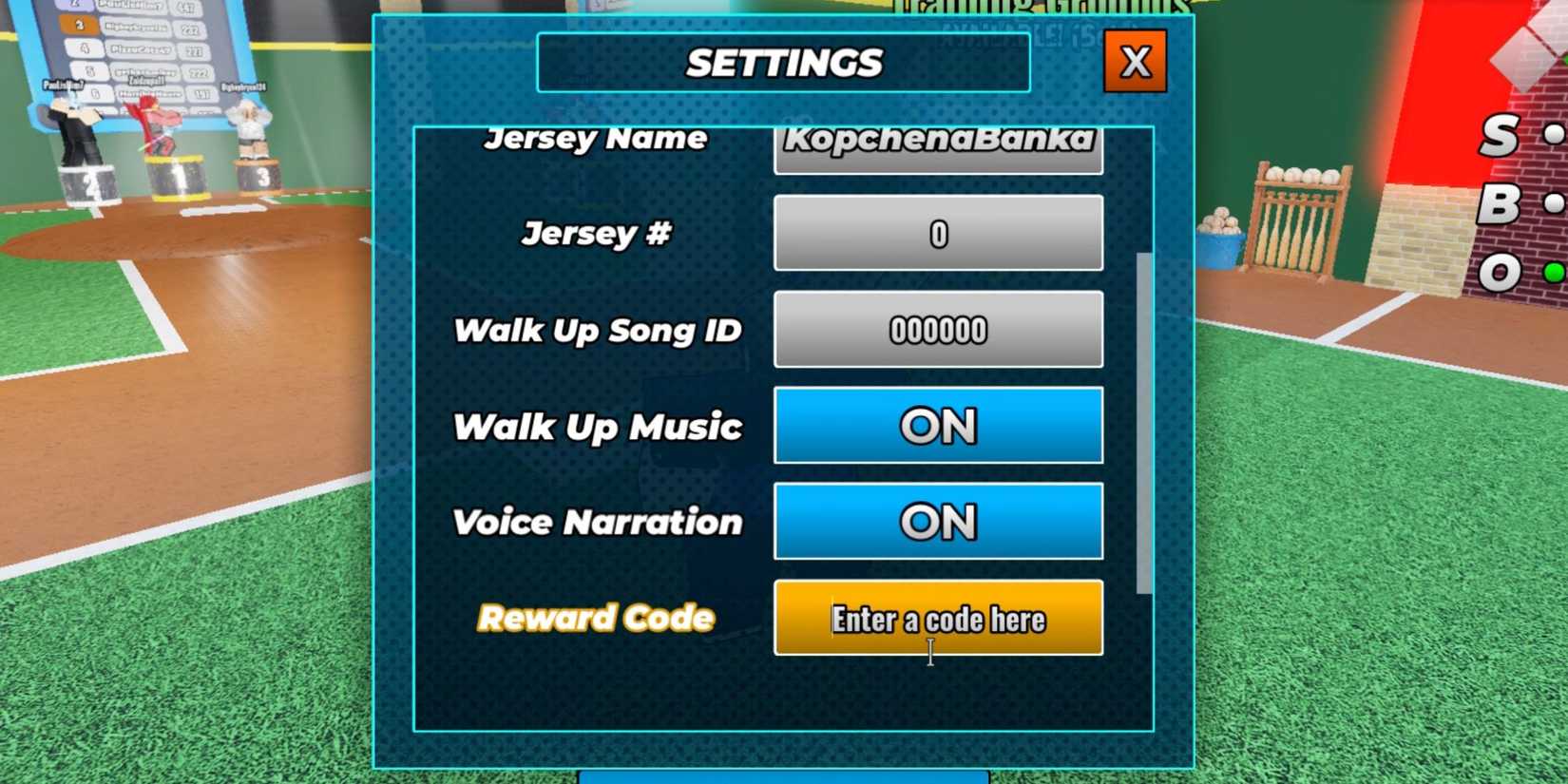Click the Walk Up Song ID field
The image size is (1568, 784).
pyautogui.click(x=937, y=330)
